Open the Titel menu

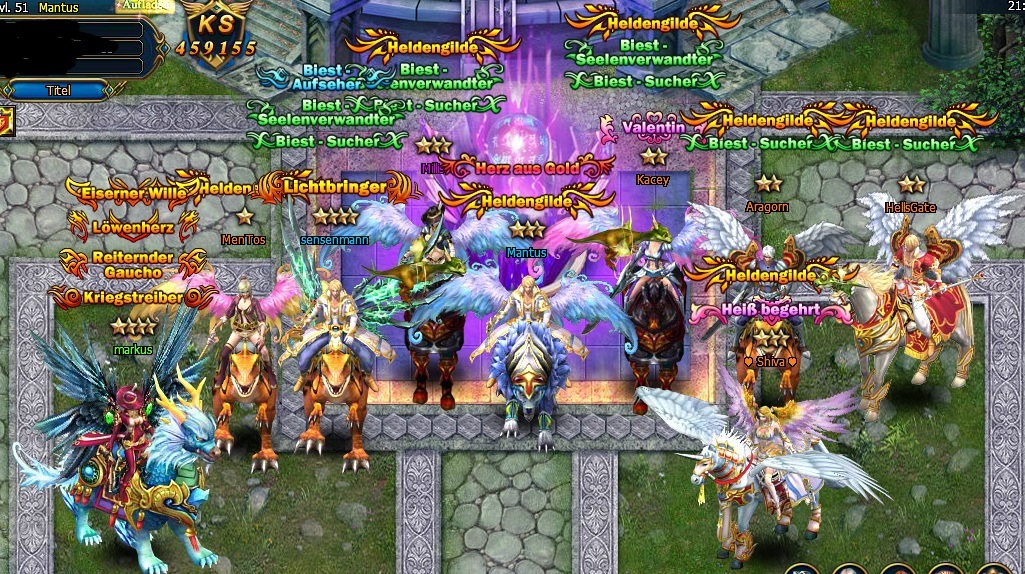tap(58, 90)
